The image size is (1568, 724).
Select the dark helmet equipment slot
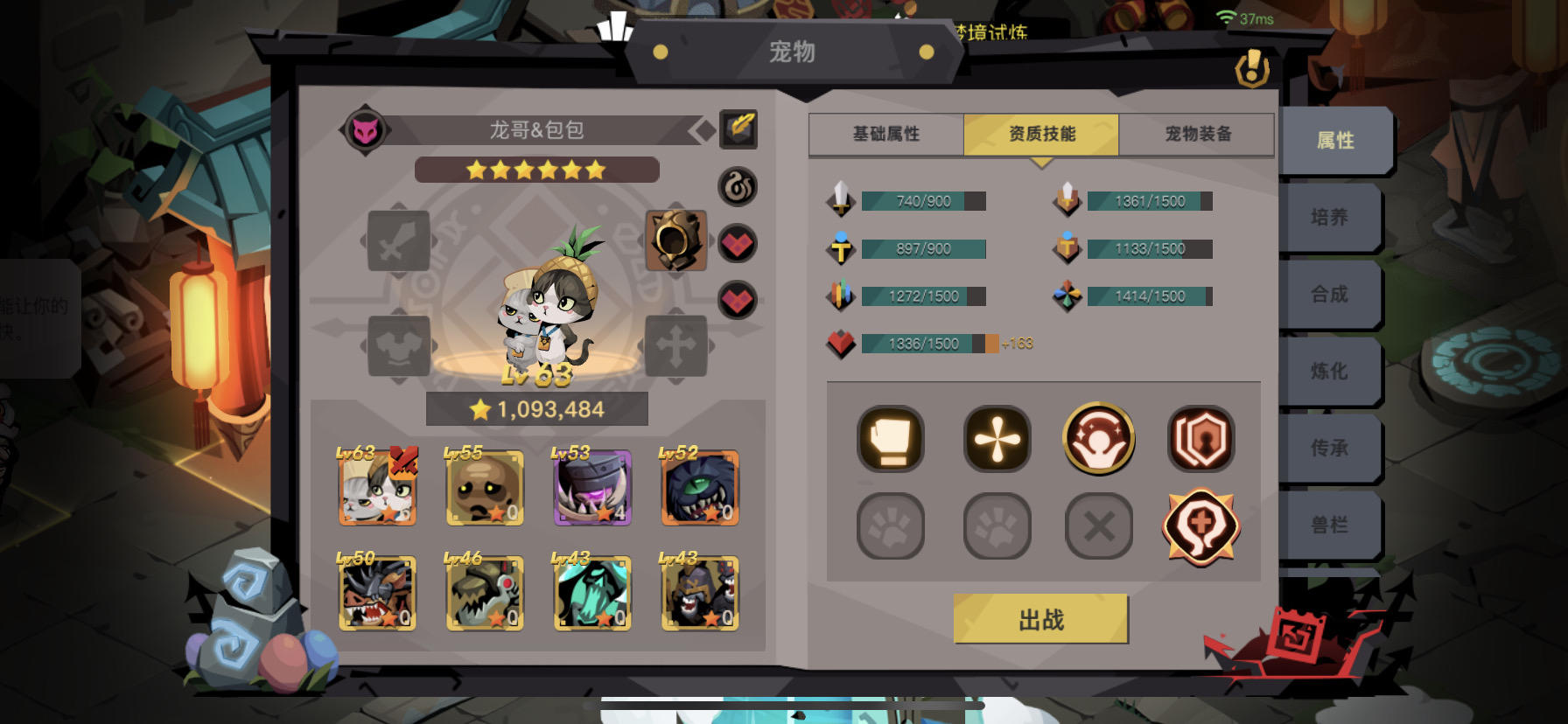(675, 241)
